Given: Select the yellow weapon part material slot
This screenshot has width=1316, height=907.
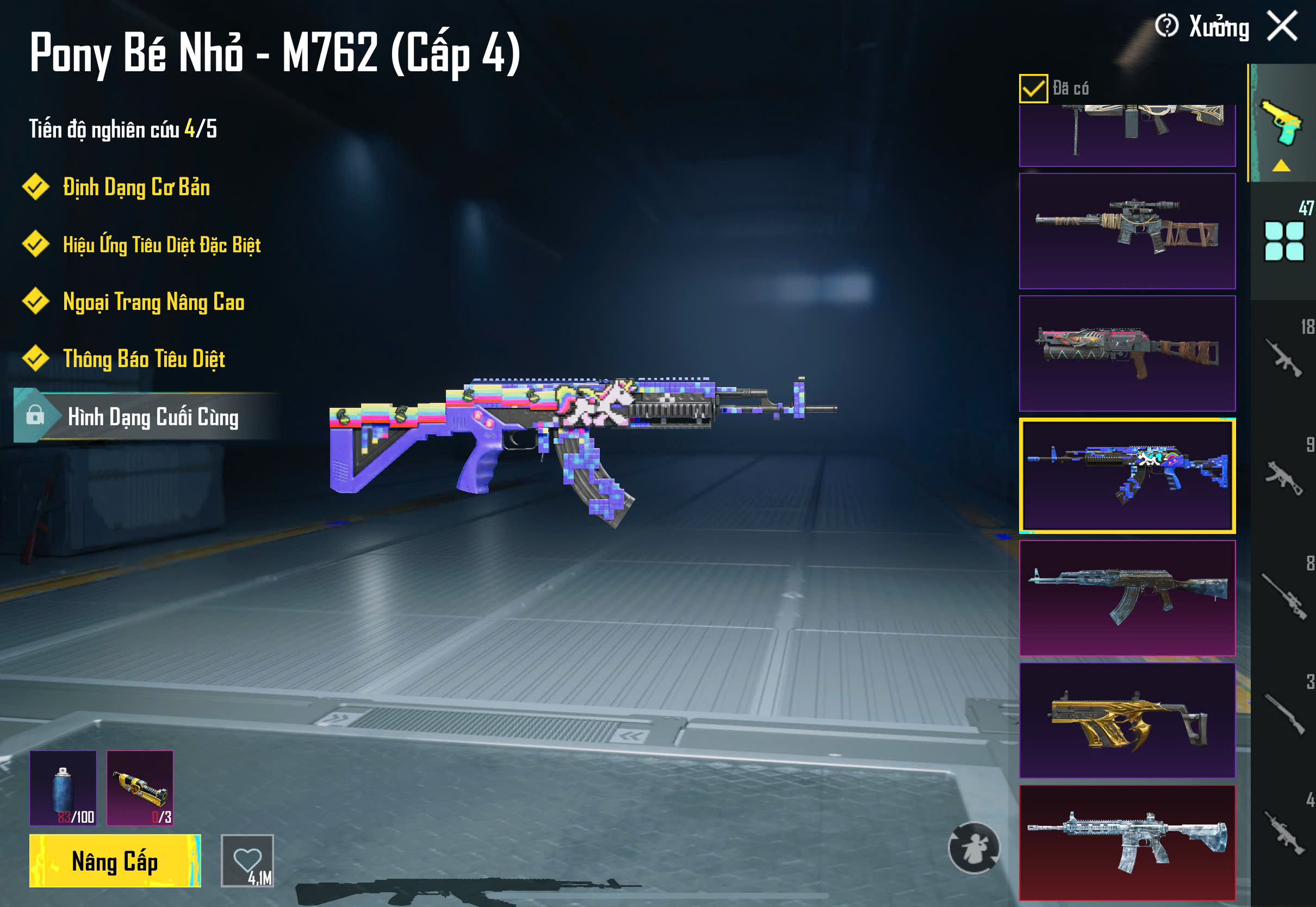Looking at the screenshot, I should [x=140, y=788].
